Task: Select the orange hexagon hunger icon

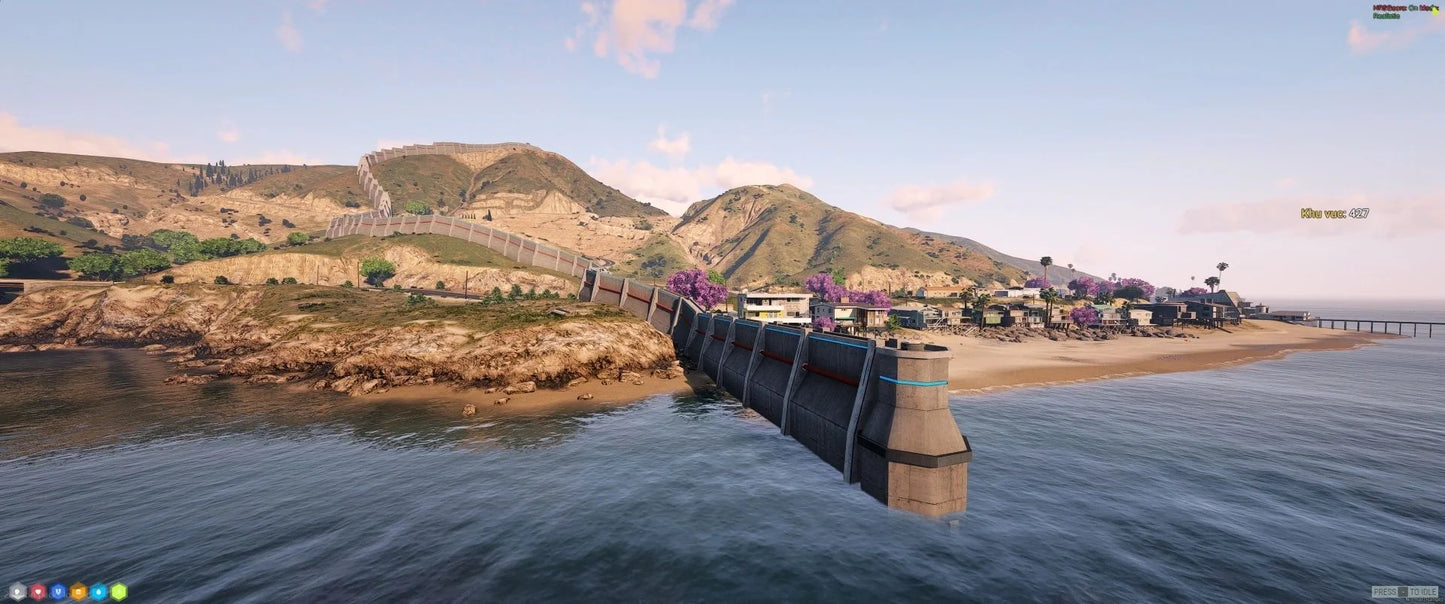Action: click(78, 591)
